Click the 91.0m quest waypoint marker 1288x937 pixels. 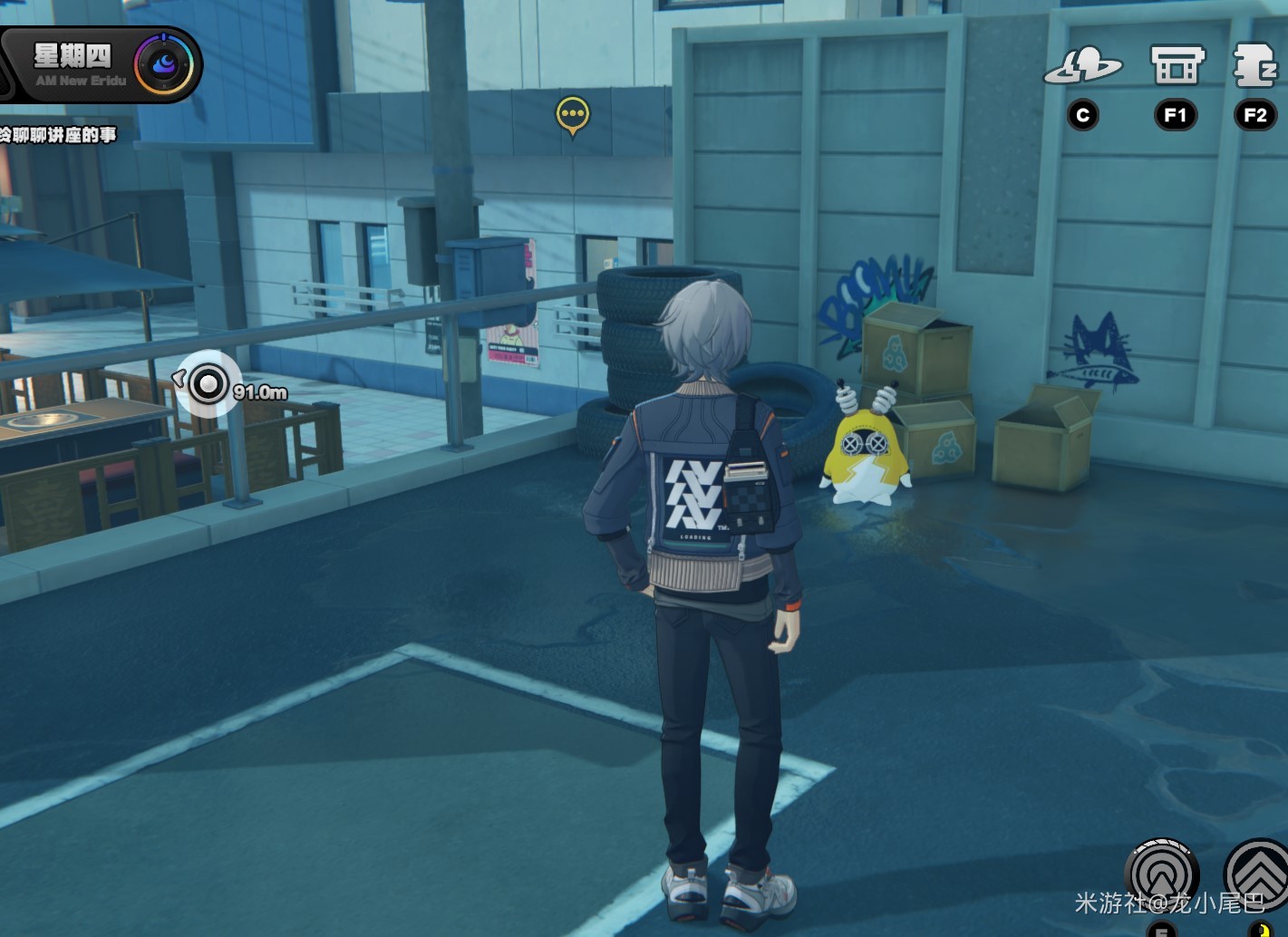click(208, 384)
